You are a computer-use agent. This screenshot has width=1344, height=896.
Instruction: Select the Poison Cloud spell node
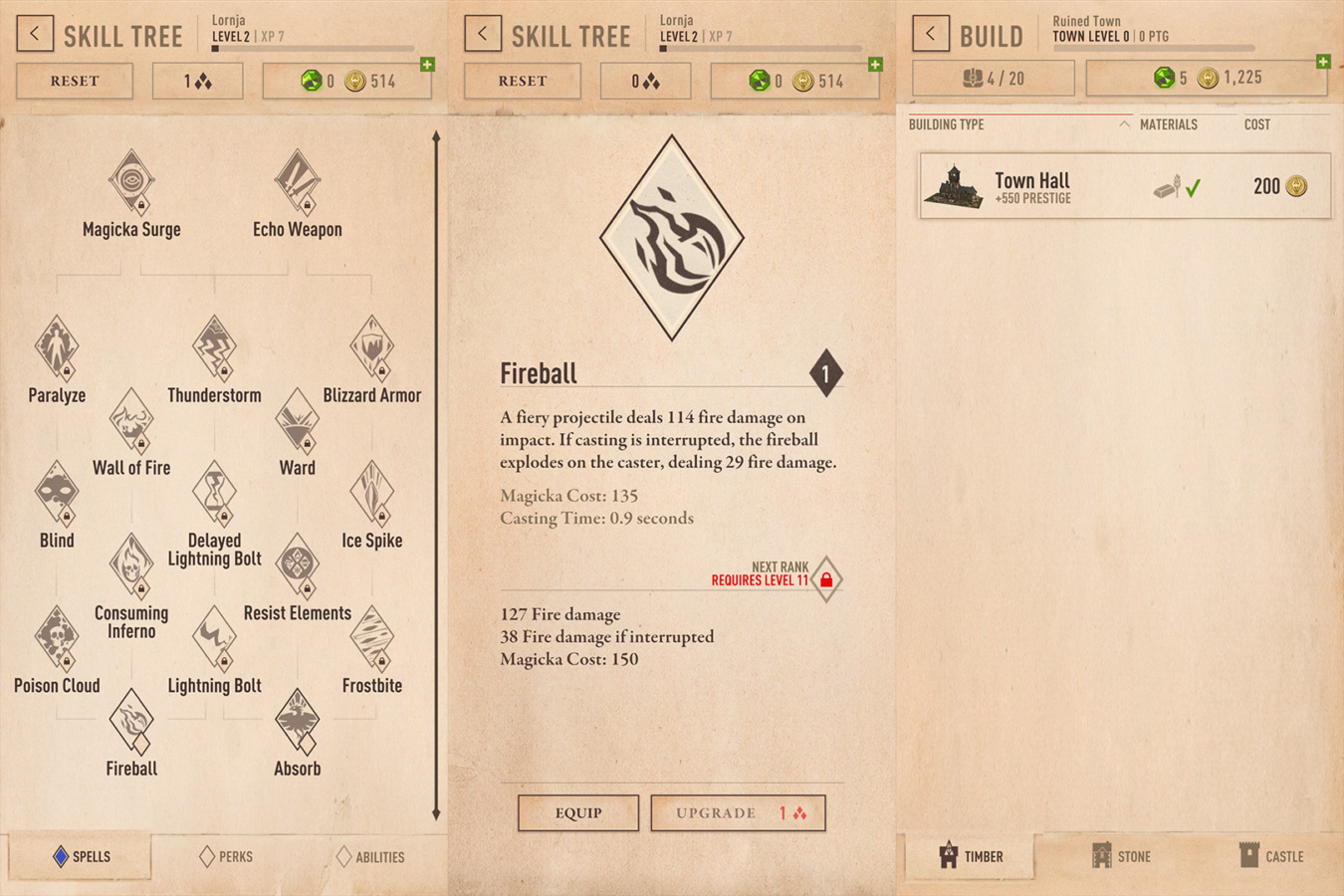[x=57, y=638]
